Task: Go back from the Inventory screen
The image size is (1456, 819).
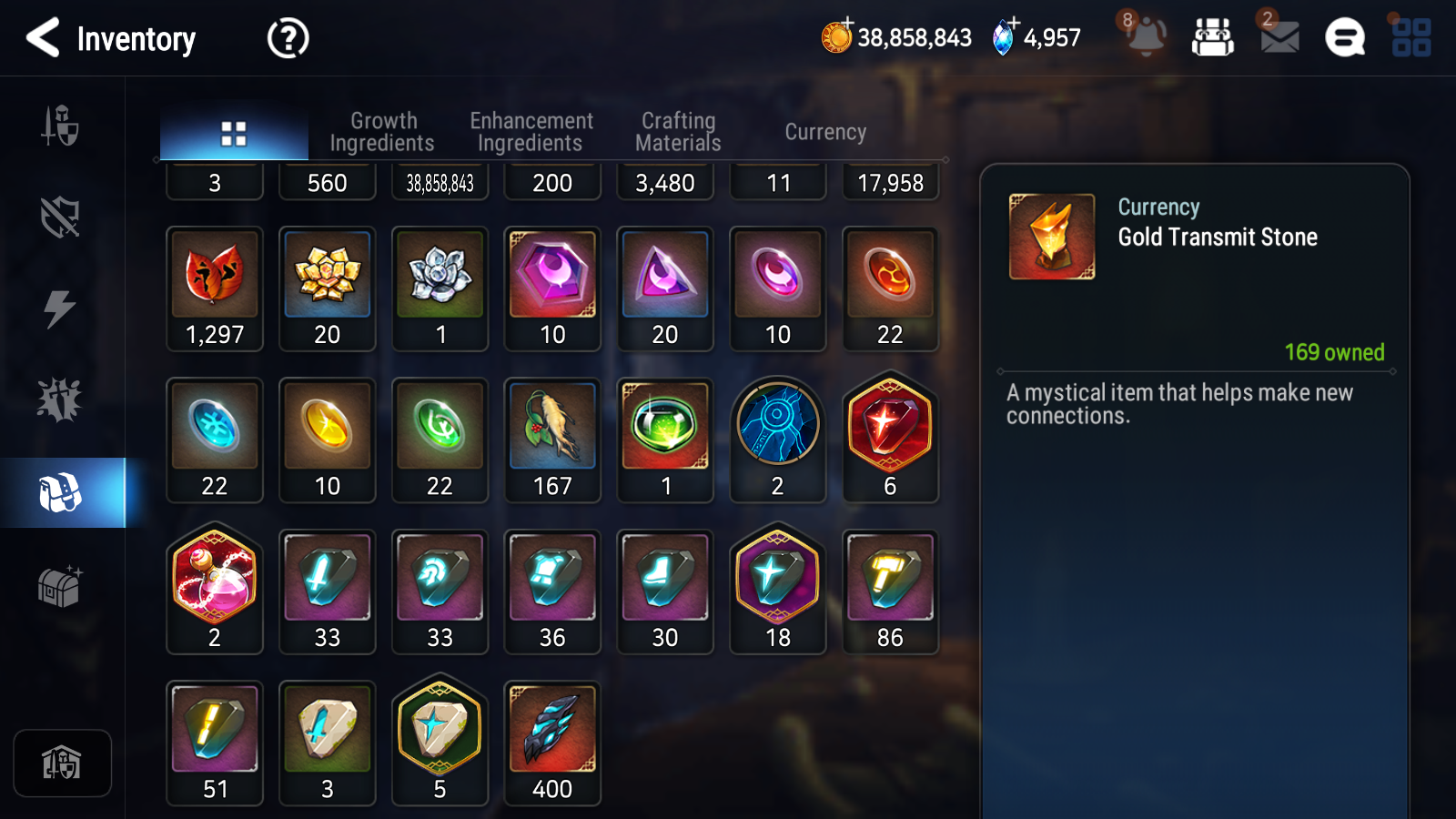Action: [44, 38]
